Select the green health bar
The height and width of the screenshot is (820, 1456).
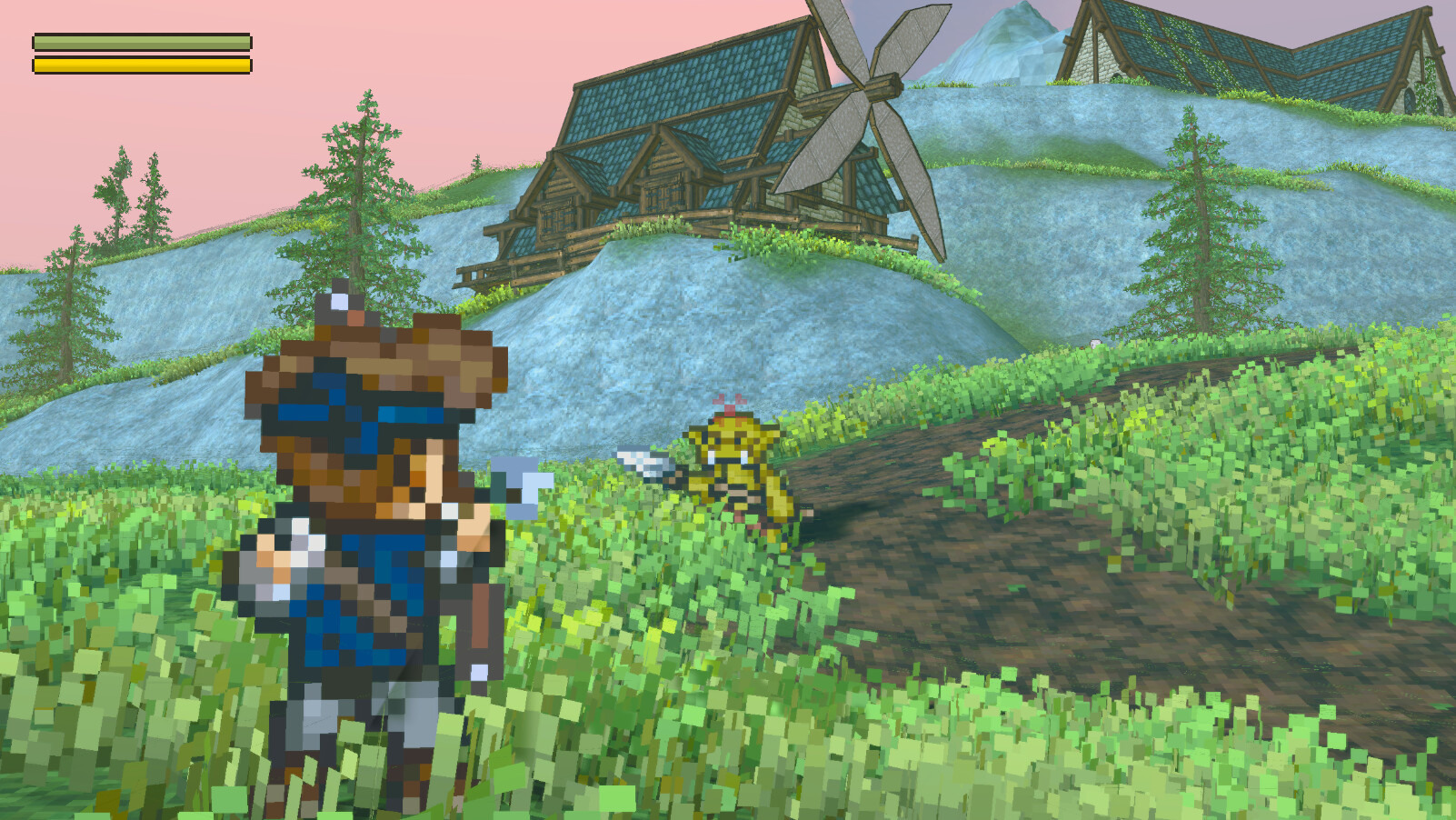click(141, 42)
